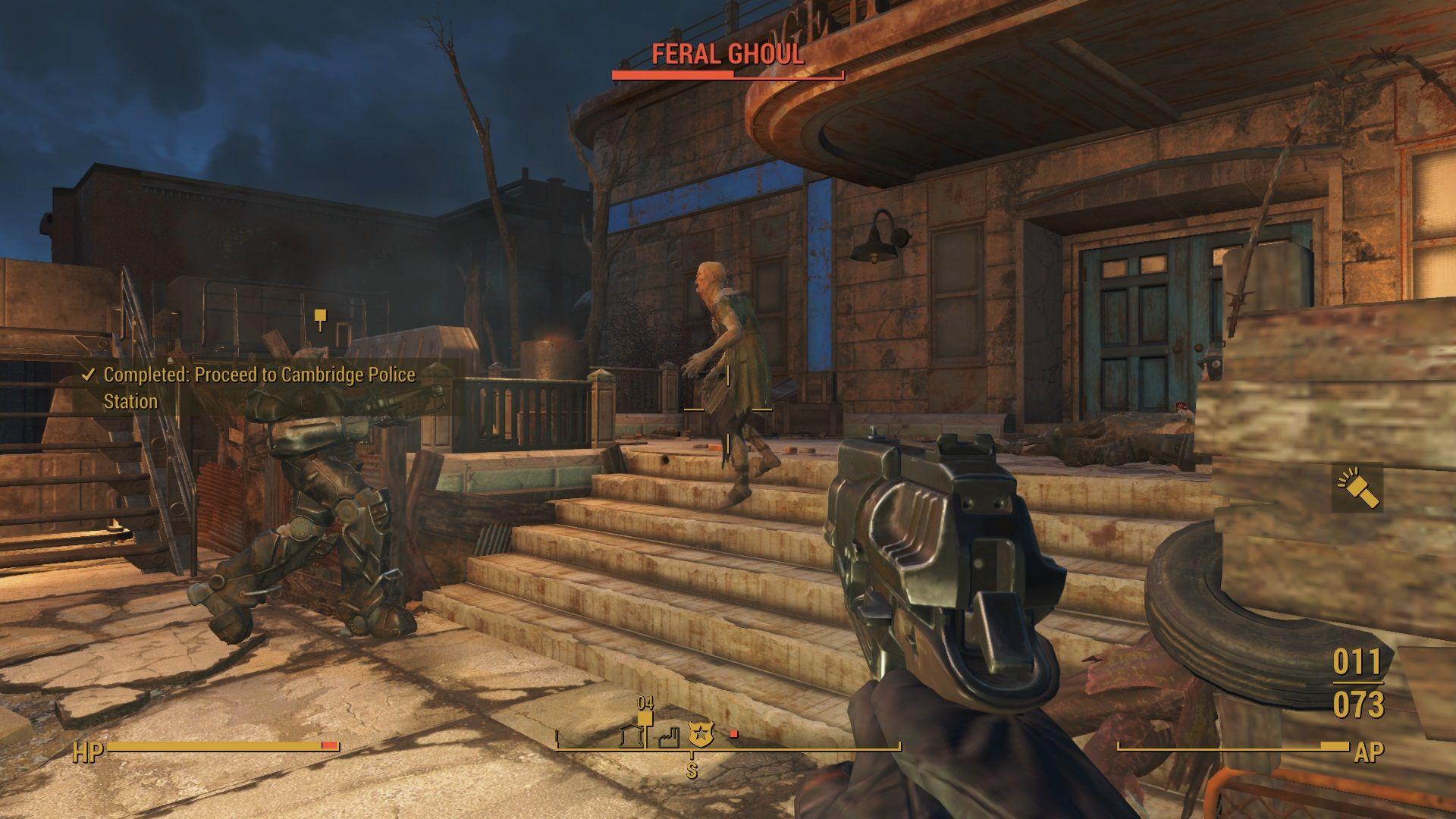
Task: Open the completed Cambridge Police Station objective notification
Action: (x=259, y=388)
